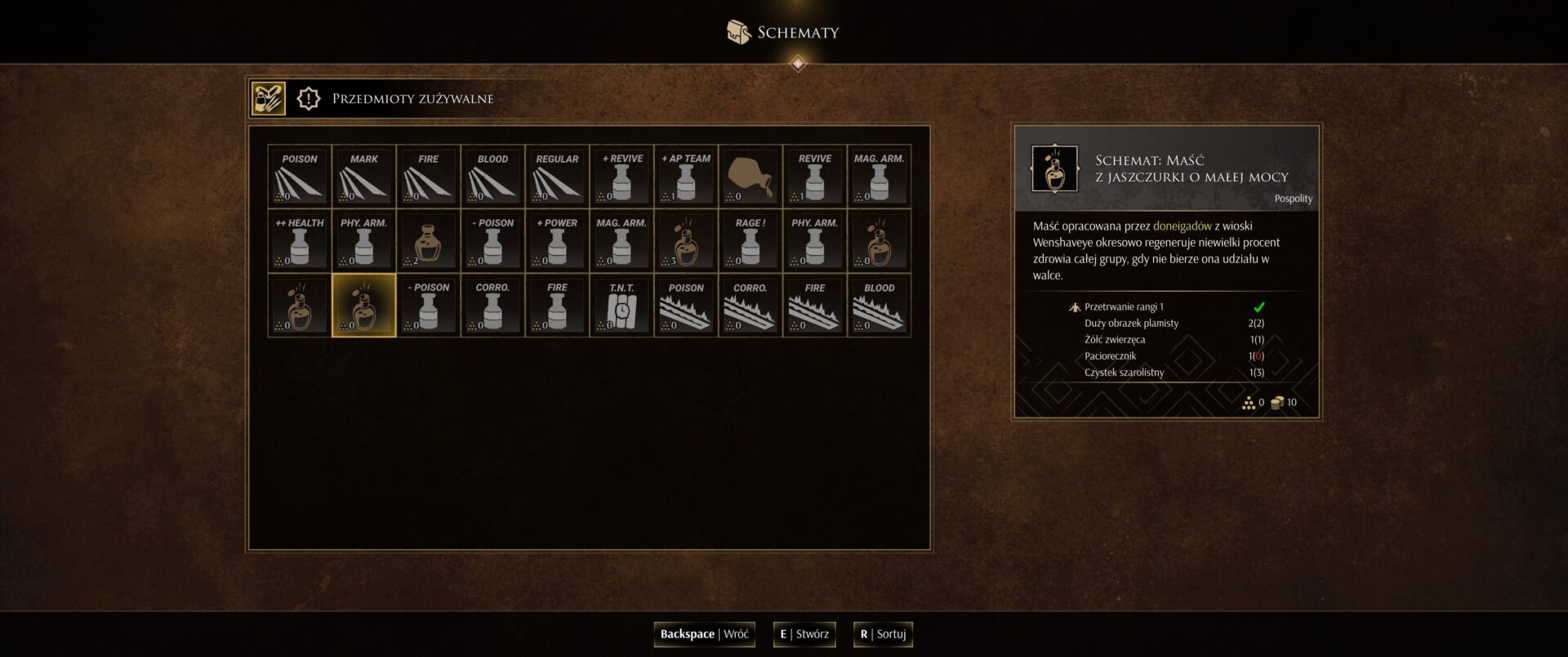Click the Stwórz craft button
Image resolution: width=1568 pixels, height=657 pixels.
point(804,634)
